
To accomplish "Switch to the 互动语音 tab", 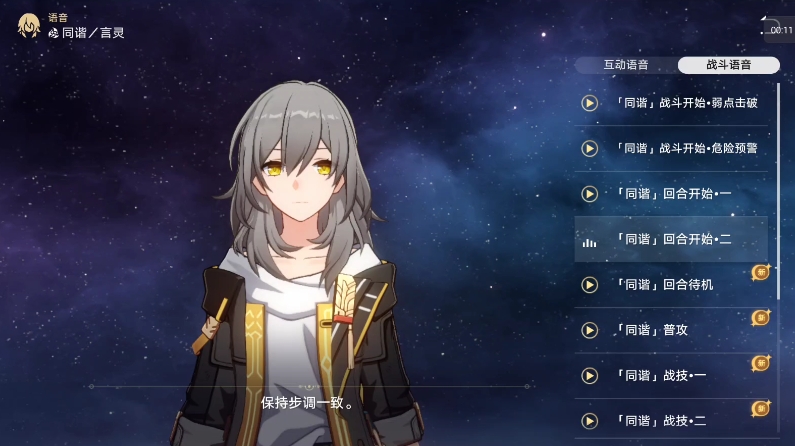I will pyautogui.click(x=626, y=65).
